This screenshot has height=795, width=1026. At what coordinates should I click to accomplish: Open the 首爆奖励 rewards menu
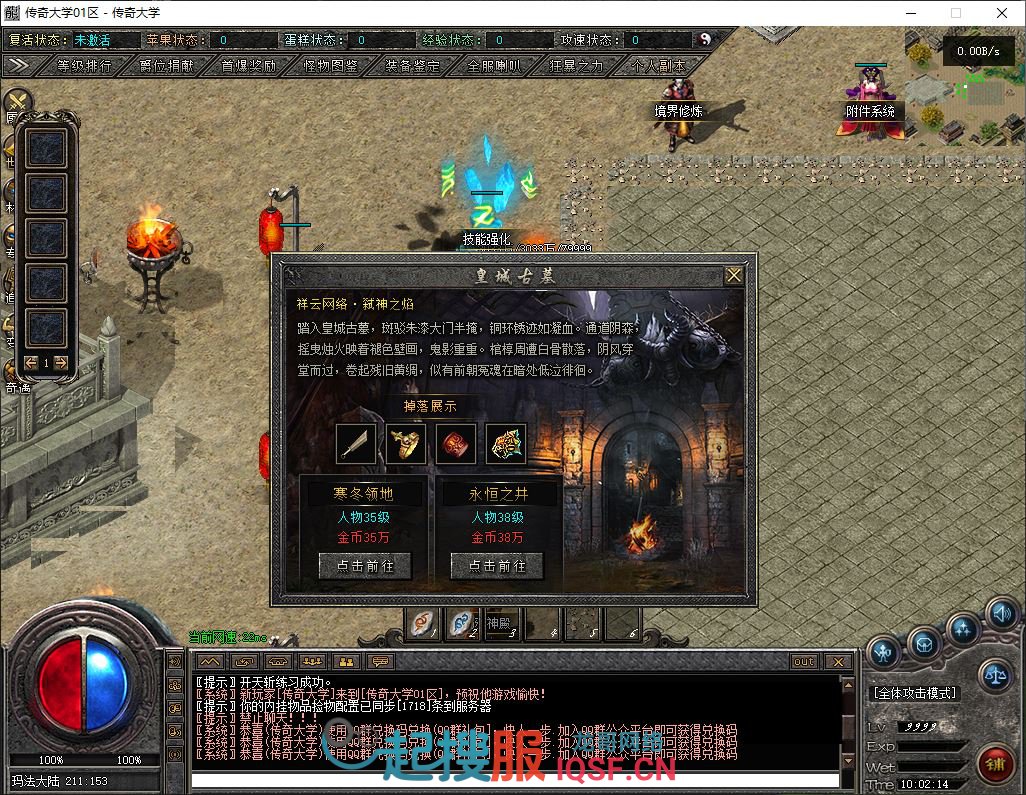click(248, 65)
